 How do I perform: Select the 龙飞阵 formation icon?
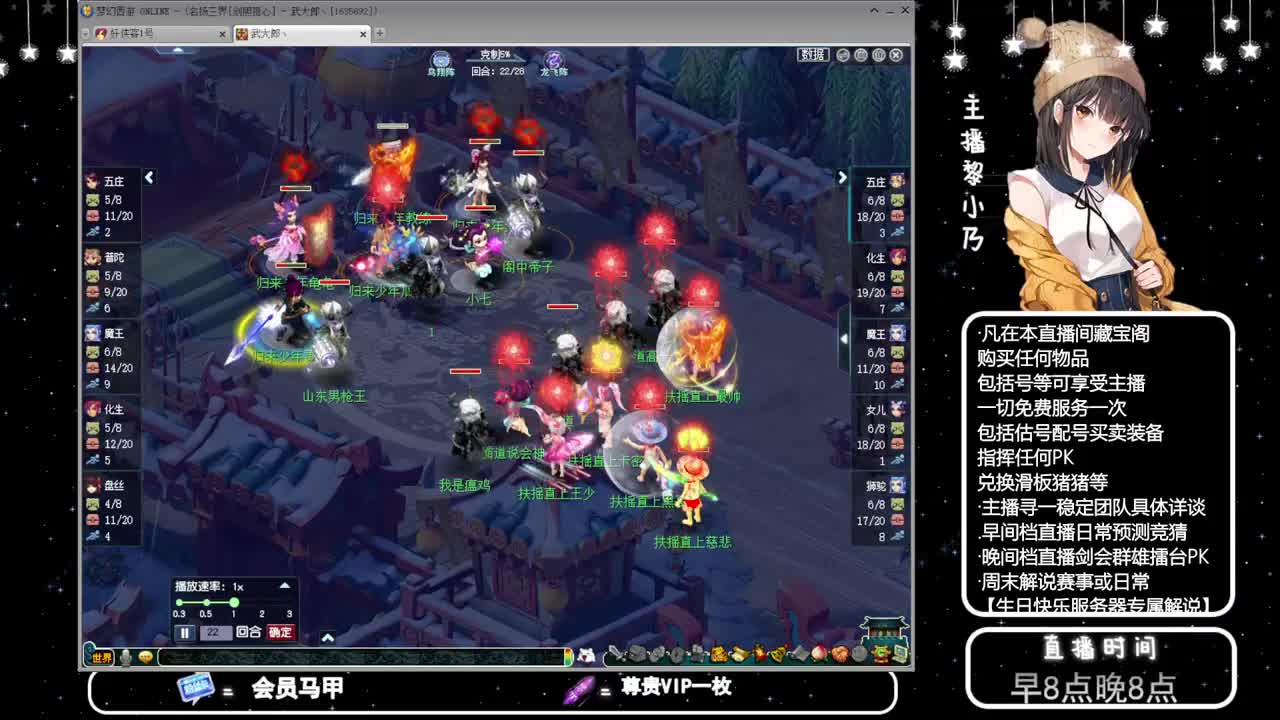pos(552,60)
